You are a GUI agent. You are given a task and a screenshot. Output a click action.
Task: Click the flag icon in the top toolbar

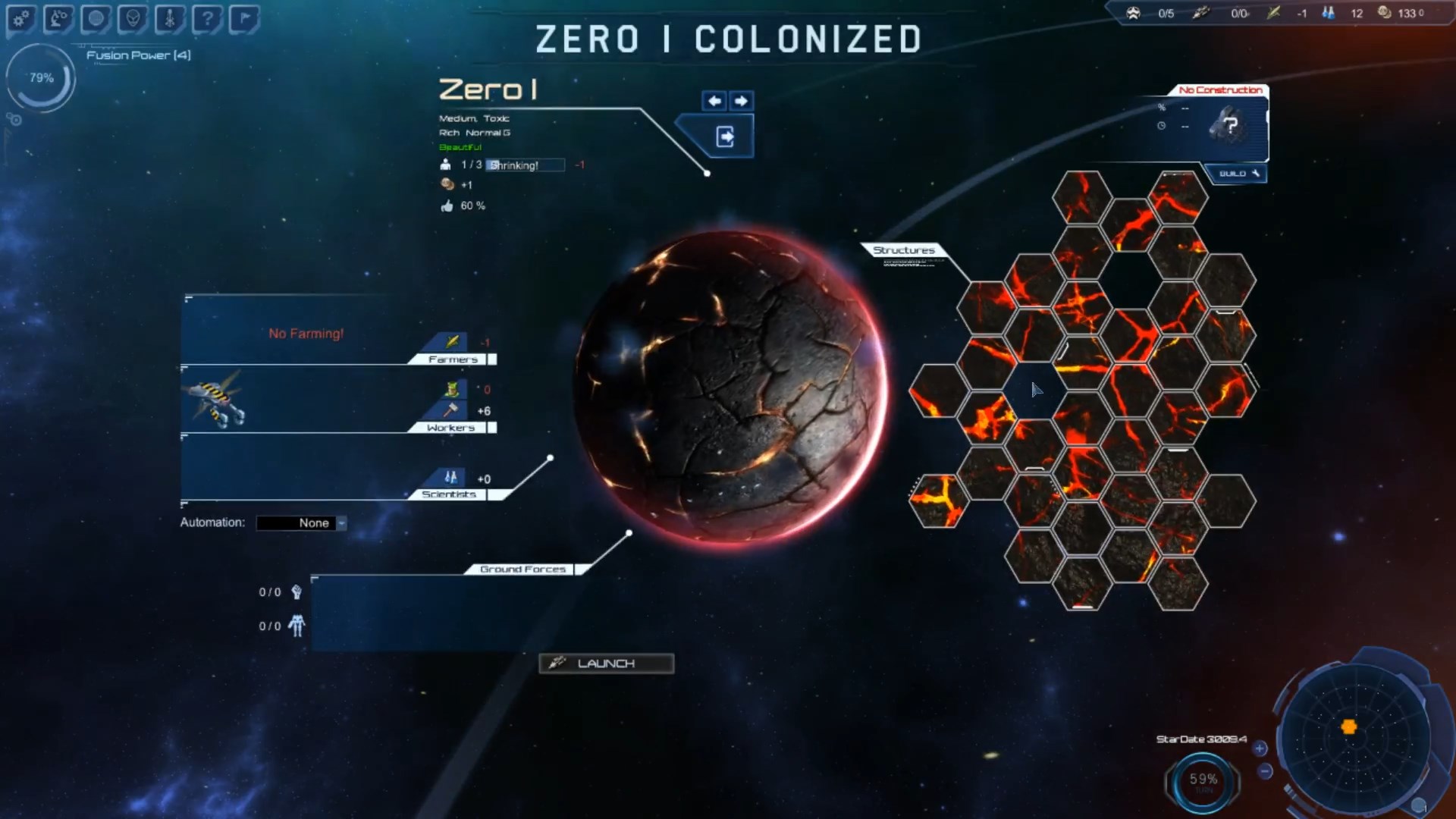[x=244, y=19]
